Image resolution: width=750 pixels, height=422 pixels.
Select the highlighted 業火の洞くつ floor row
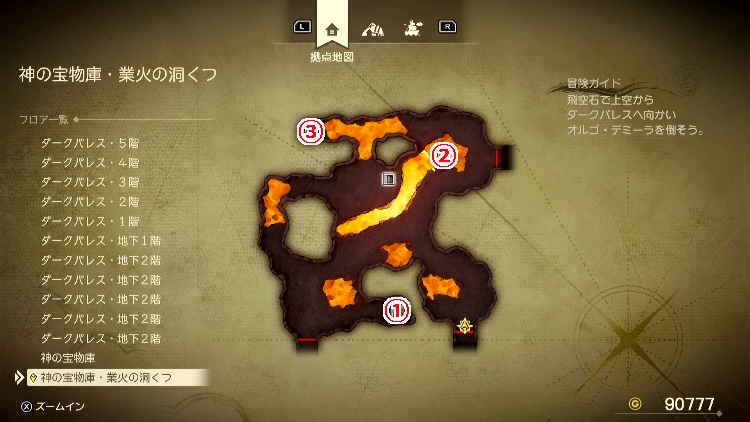tap(106, 377)
